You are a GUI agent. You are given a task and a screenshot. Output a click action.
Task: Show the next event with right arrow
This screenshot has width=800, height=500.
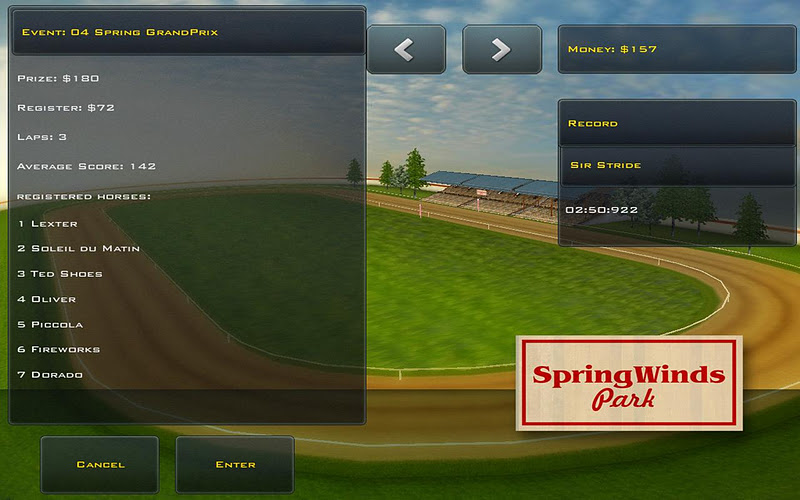501,50
